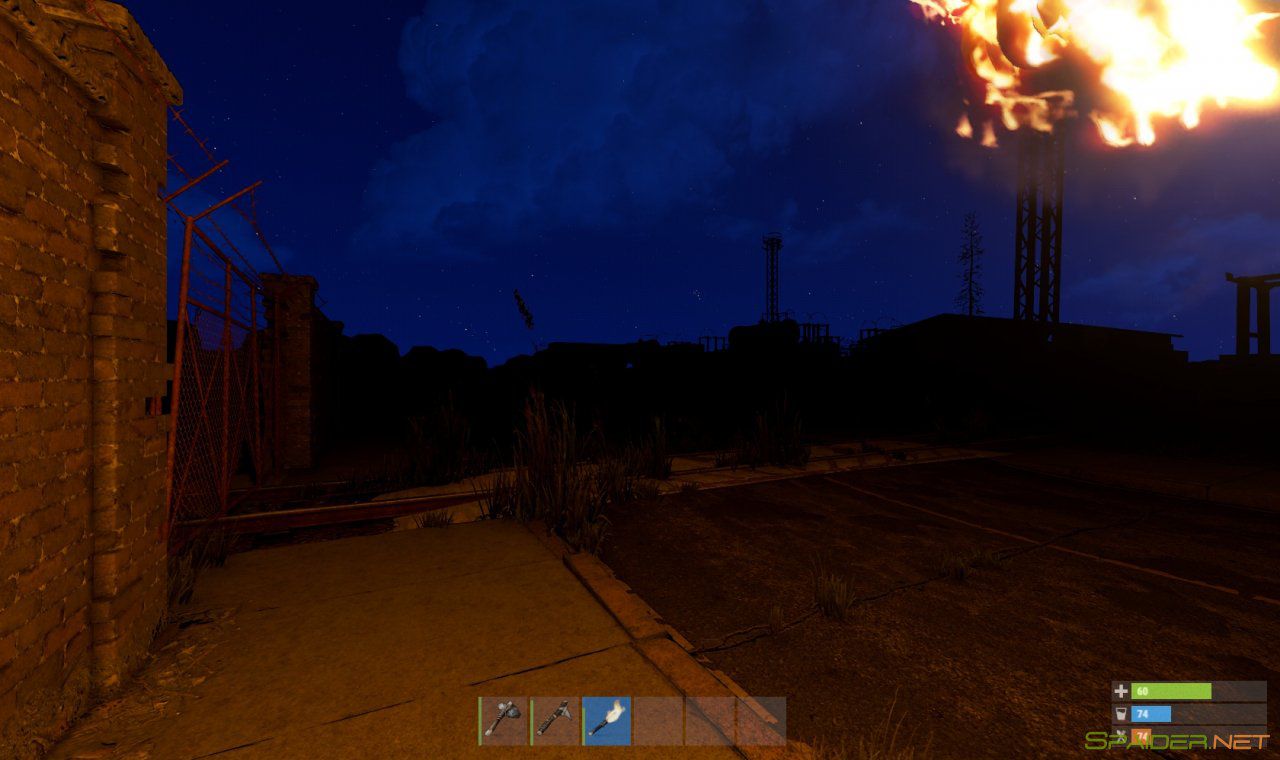Click the food cutlery icon in the HUD
The image size is (1280, 760).
click(x=1121, y=735)
